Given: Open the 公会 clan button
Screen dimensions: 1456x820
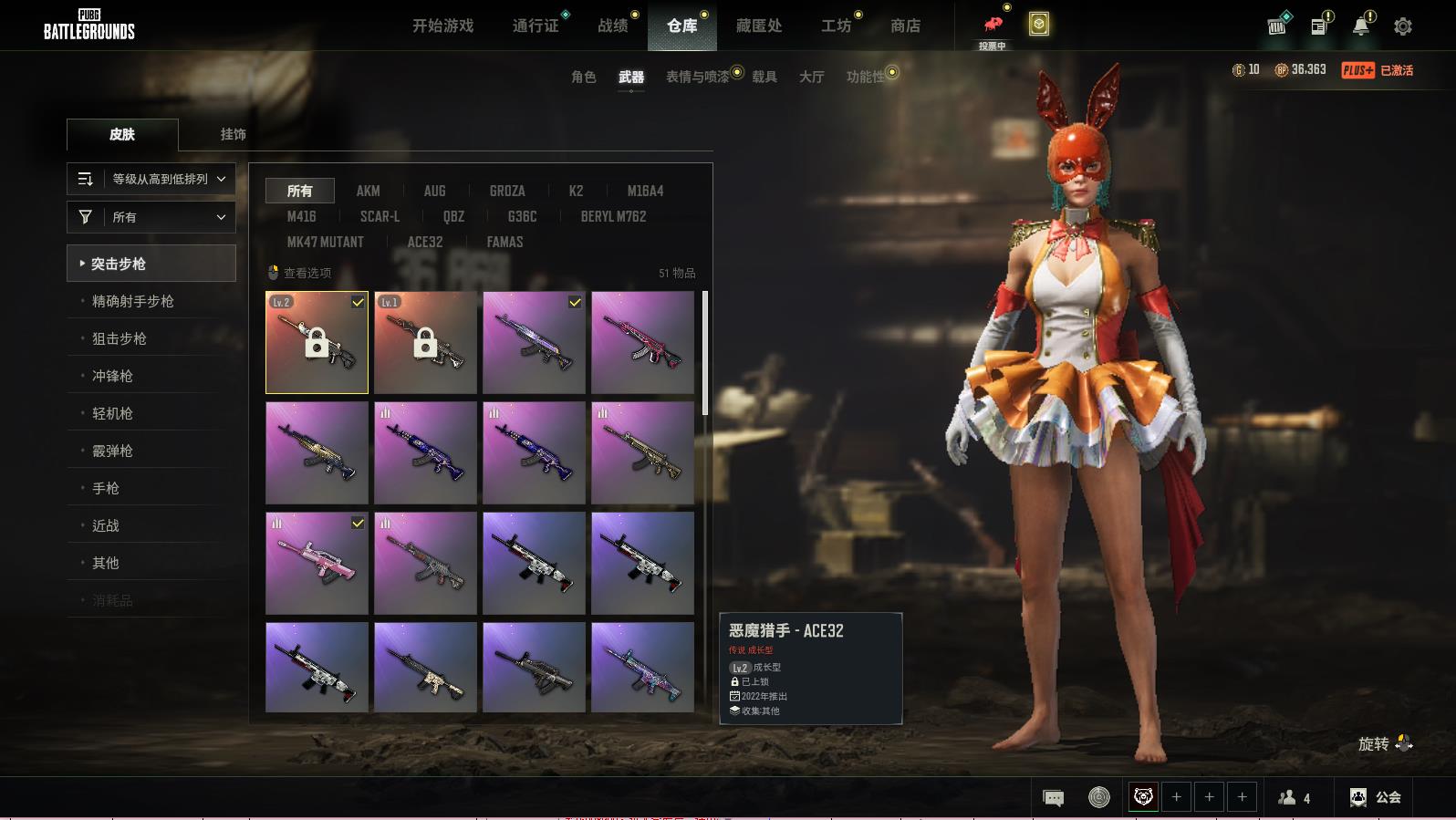Looking at the screenshot, I should click(1377, 797).
